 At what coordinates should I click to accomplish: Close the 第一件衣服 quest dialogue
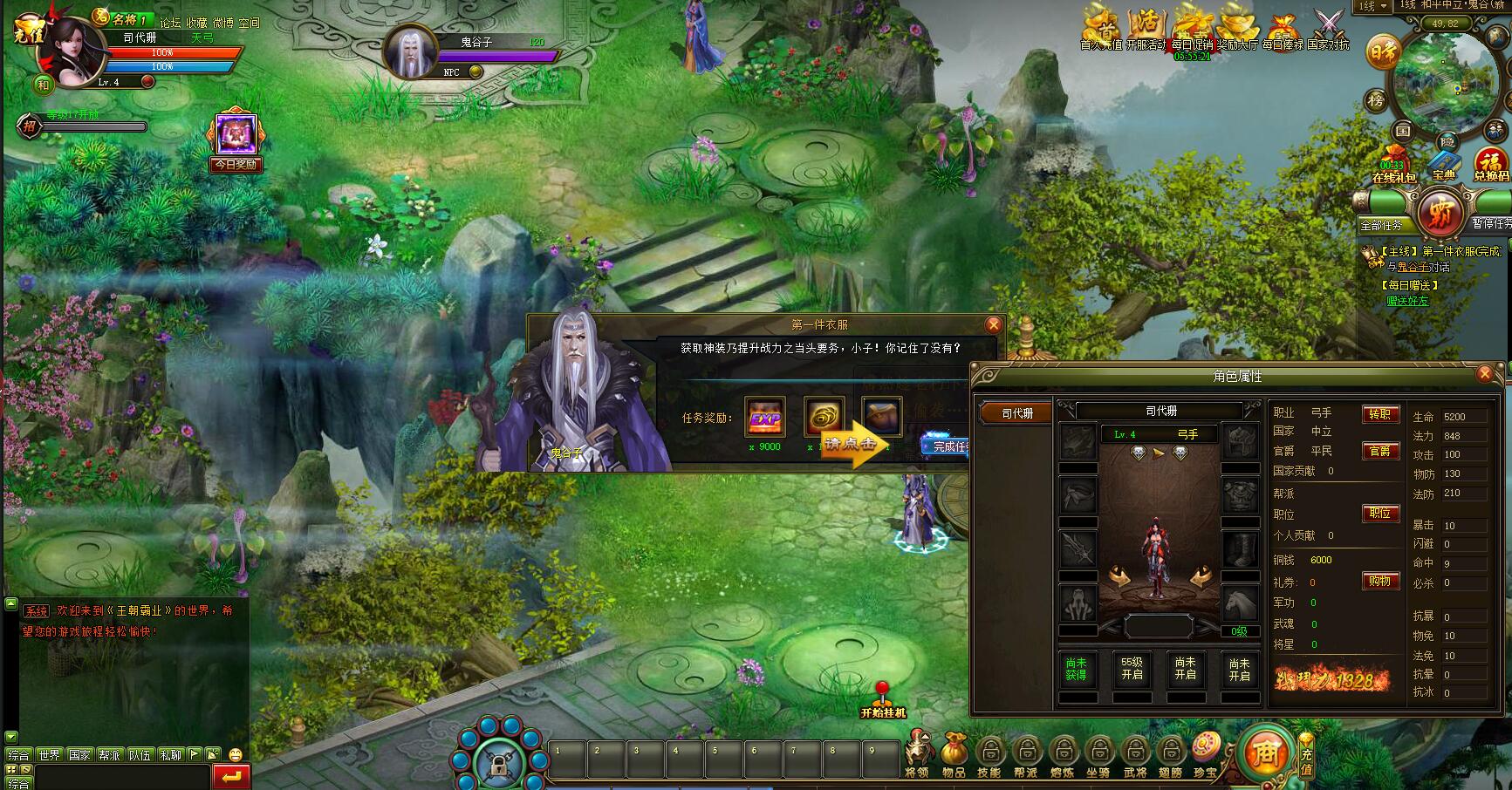pyautogui.click(x=993, y=325)
